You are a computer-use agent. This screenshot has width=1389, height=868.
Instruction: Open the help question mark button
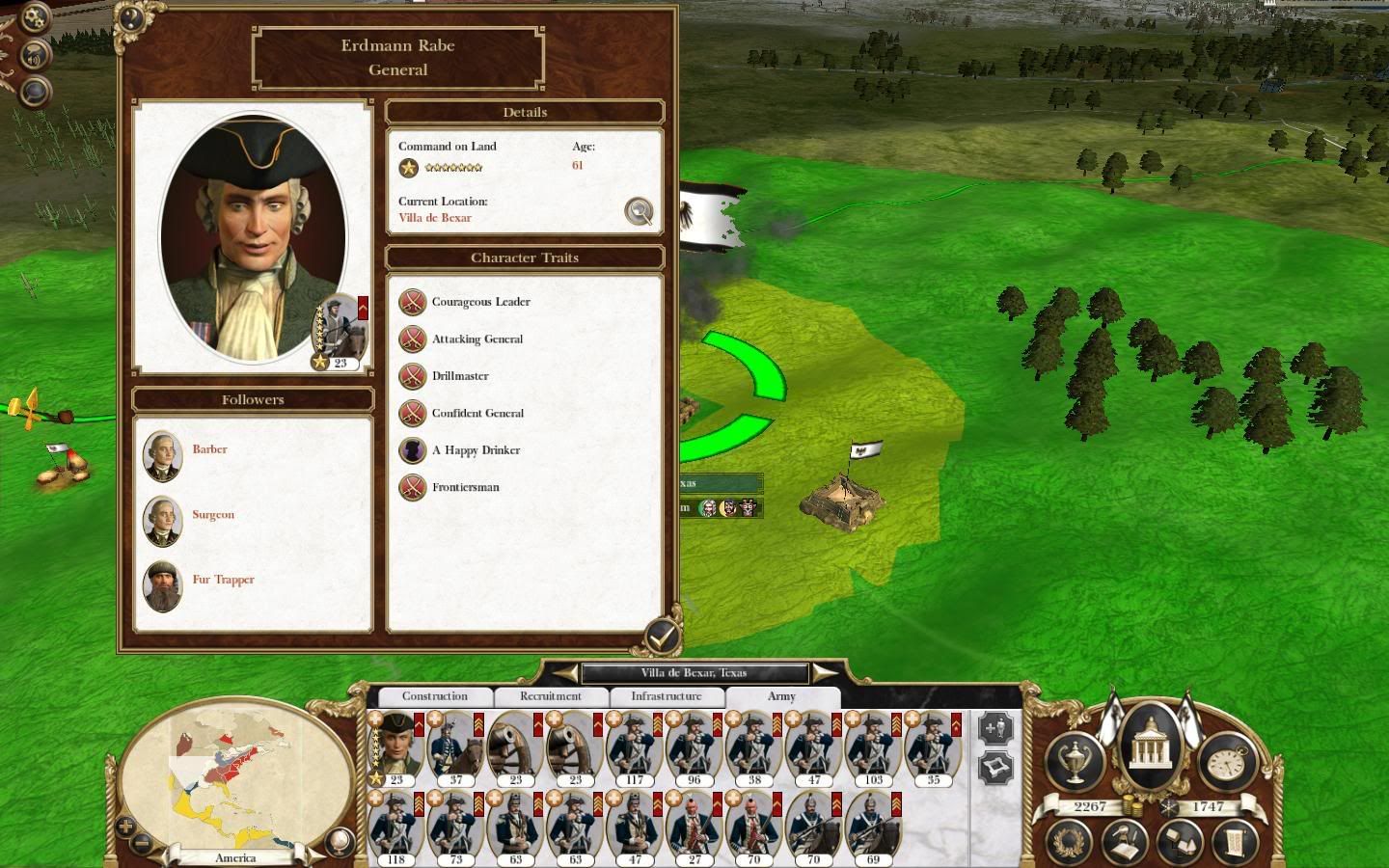[129, 17]
